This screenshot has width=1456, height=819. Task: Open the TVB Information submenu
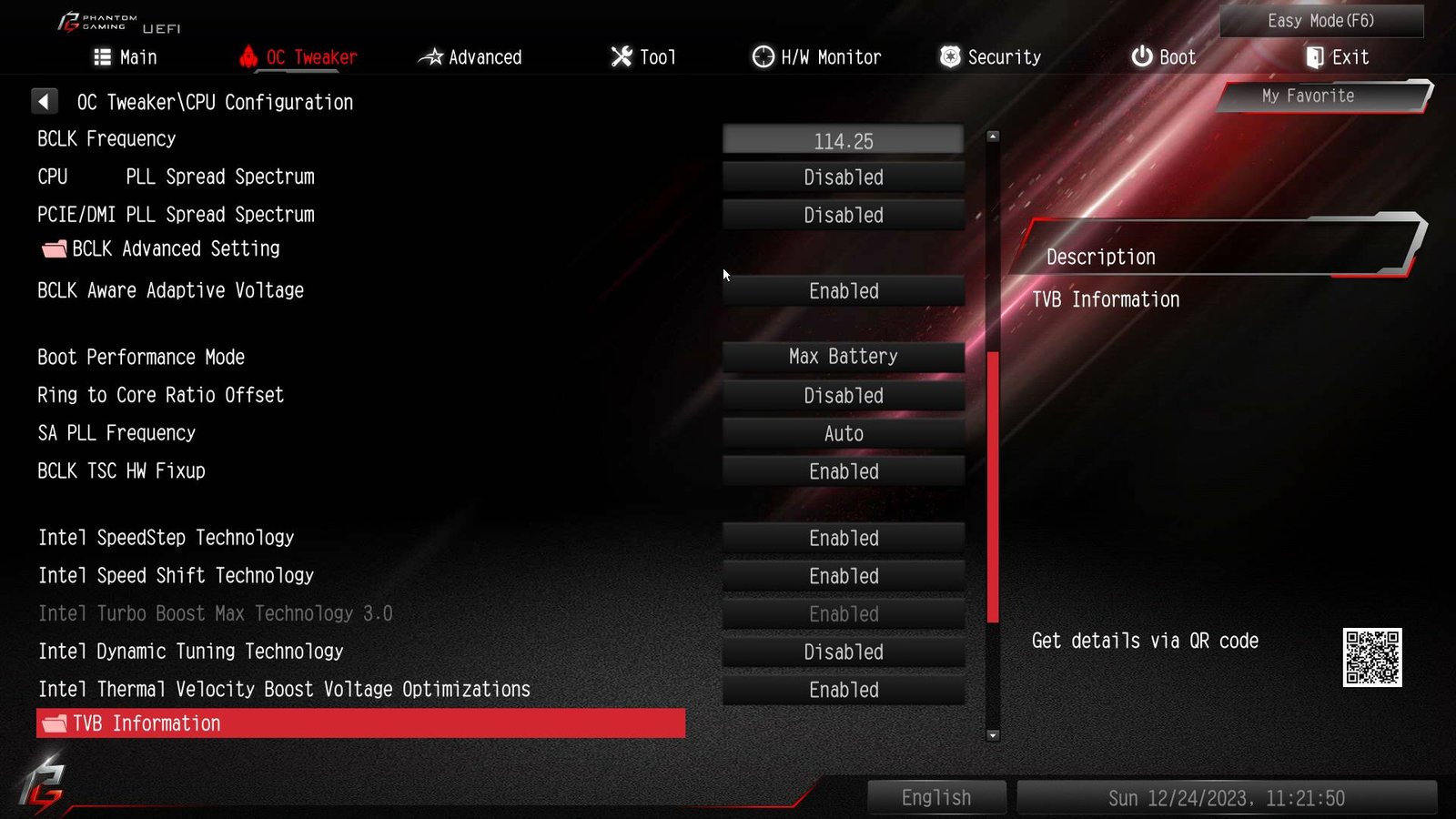(x=360, y=723)
